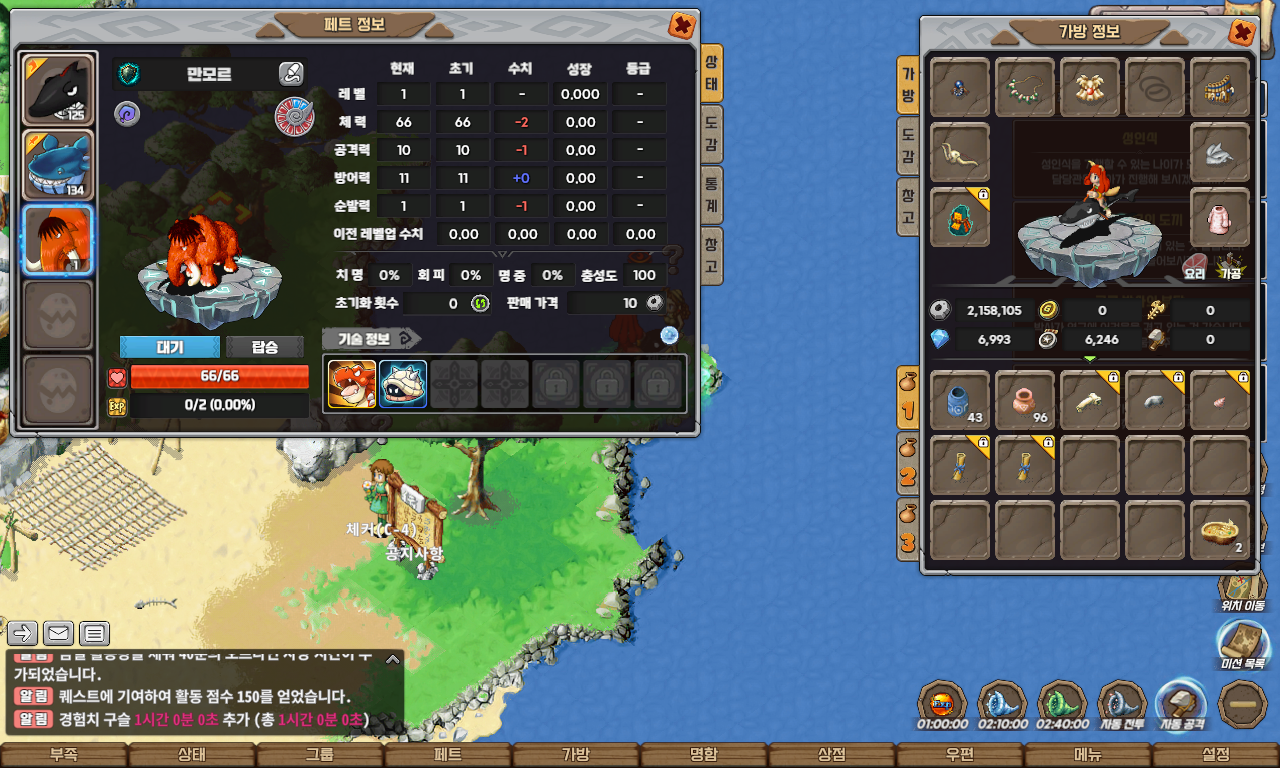
Task: Open the 설정 settings menu
Action: click(x=1215, y=755)
